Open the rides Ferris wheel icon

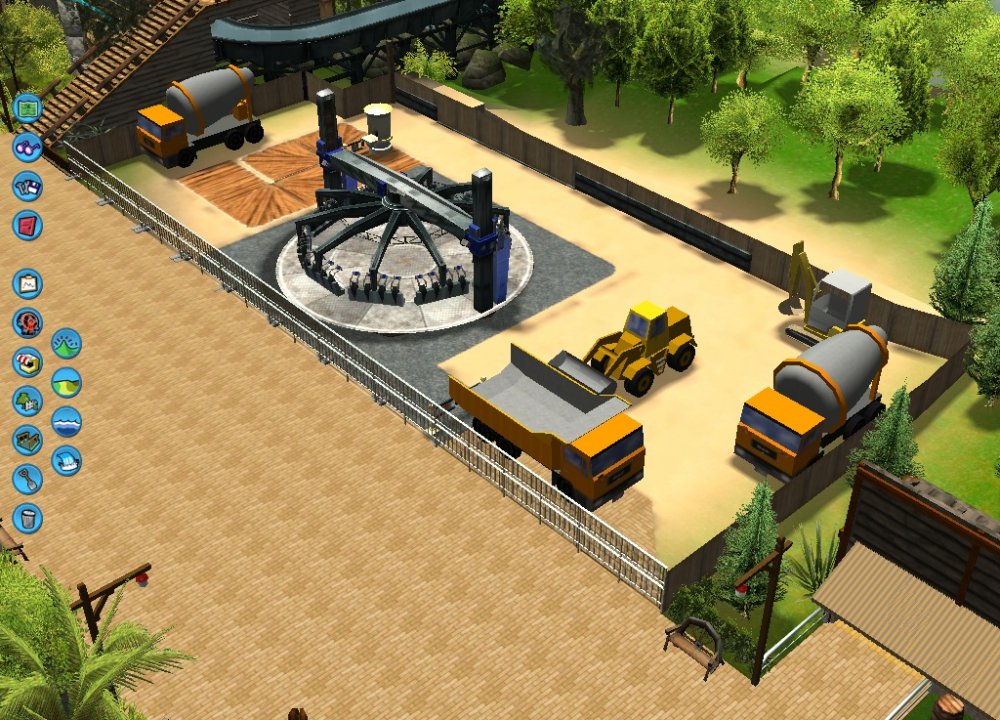[x=27, y=323]
